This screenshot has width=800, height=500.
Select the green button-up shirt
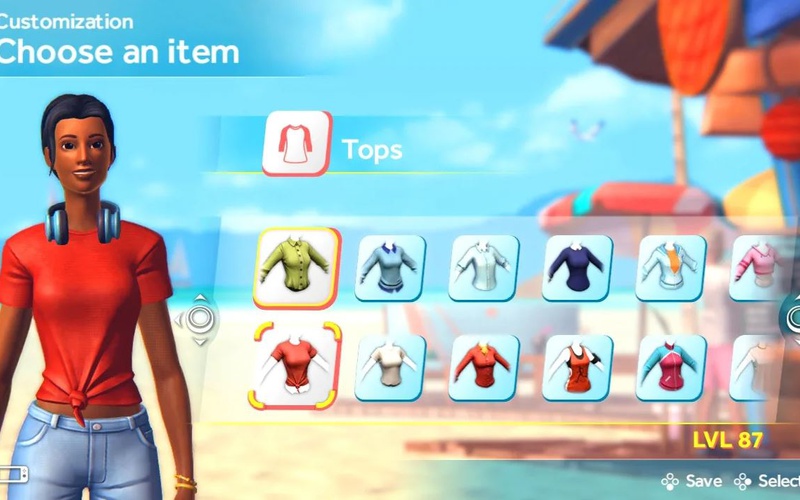(296, 267)
